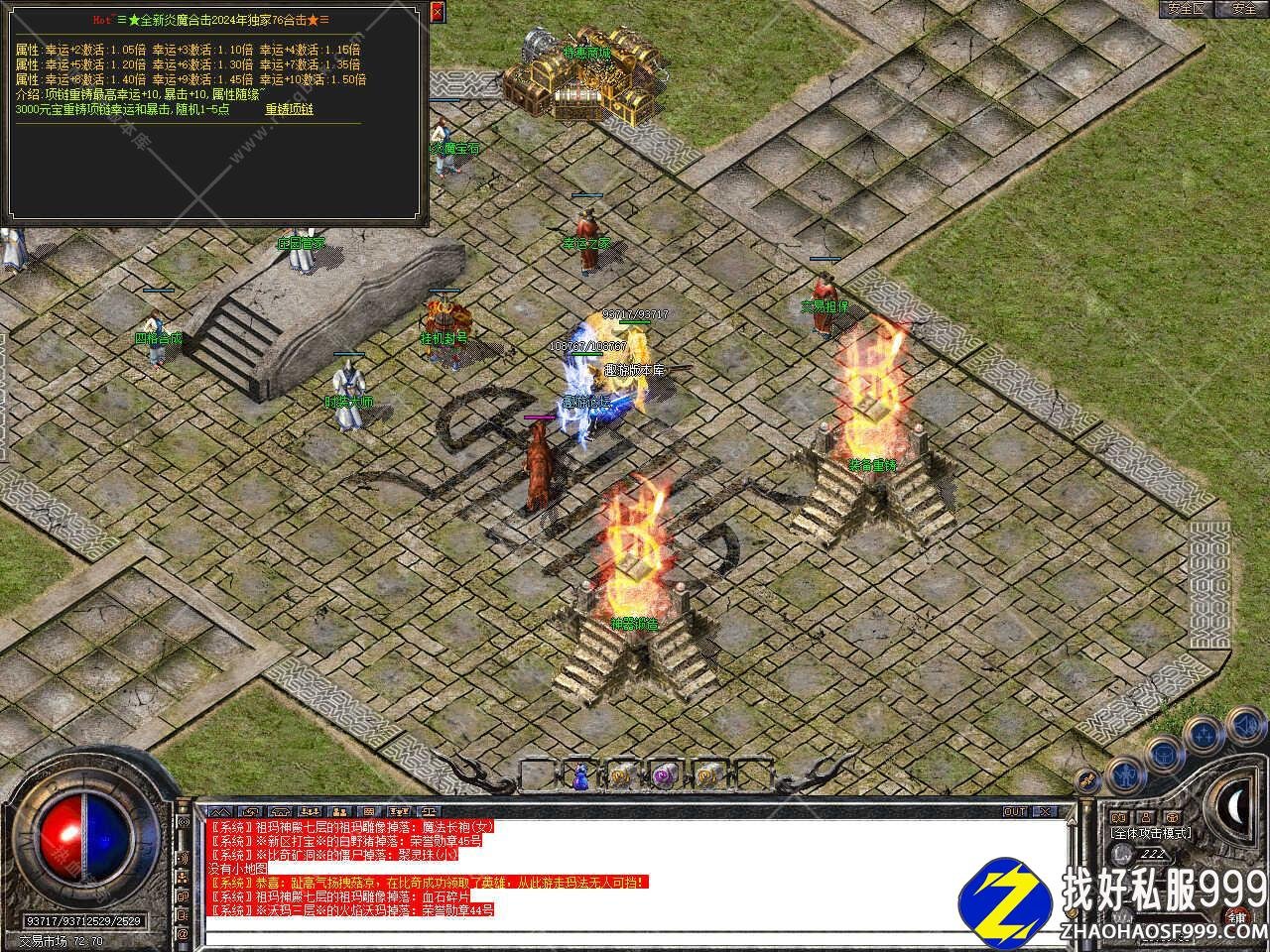This screenshot has width=1270, height=952.
Task: Close the chat window with X
Action: tap(1043, 811)
